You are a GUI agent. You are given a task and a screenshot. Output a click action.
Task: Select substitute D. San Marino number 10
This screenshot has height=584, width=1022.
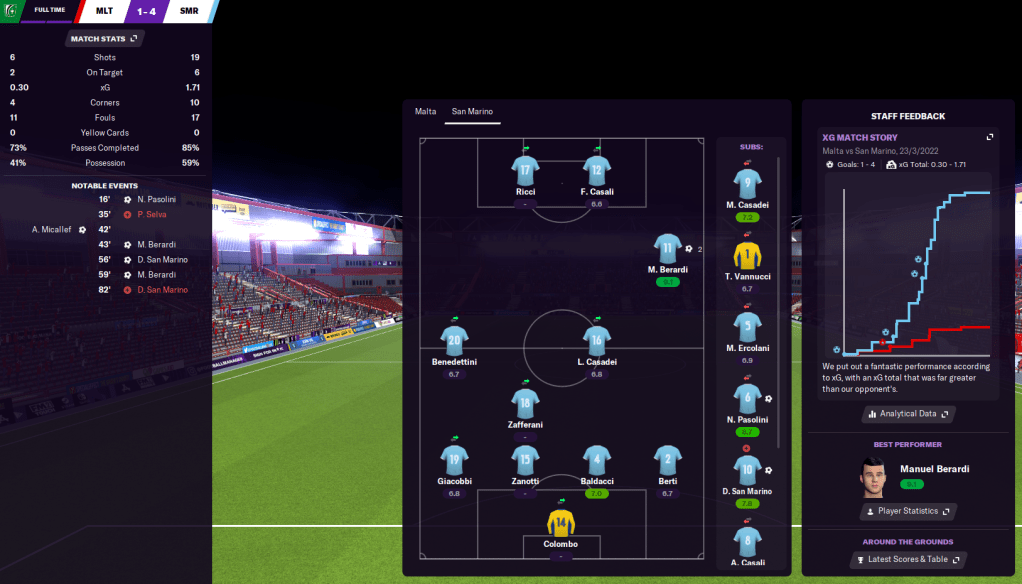(747, 470)
